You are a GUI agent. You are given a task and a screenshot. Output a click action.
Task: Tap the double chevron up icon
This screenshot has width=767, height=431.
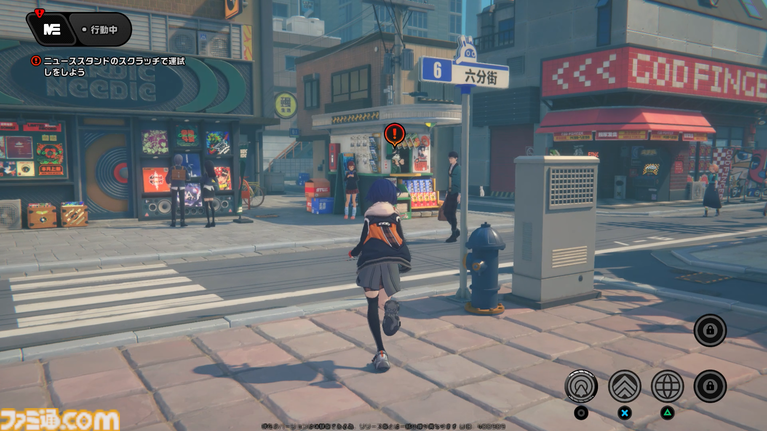(x=624, y=385)
